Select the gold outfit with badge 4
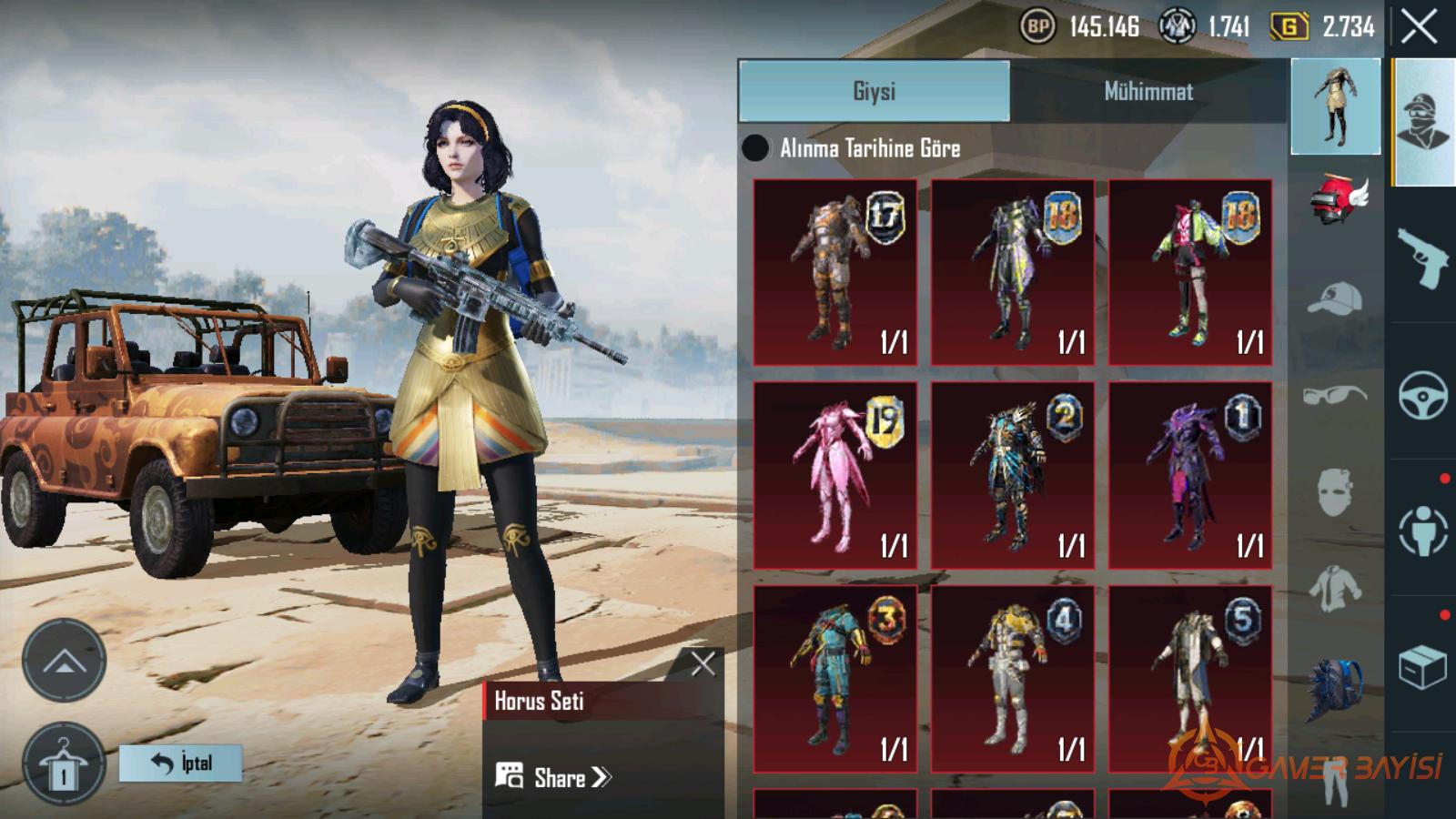The width and height of the screenshot is (1456, 819). click(x=1012, y=679)
